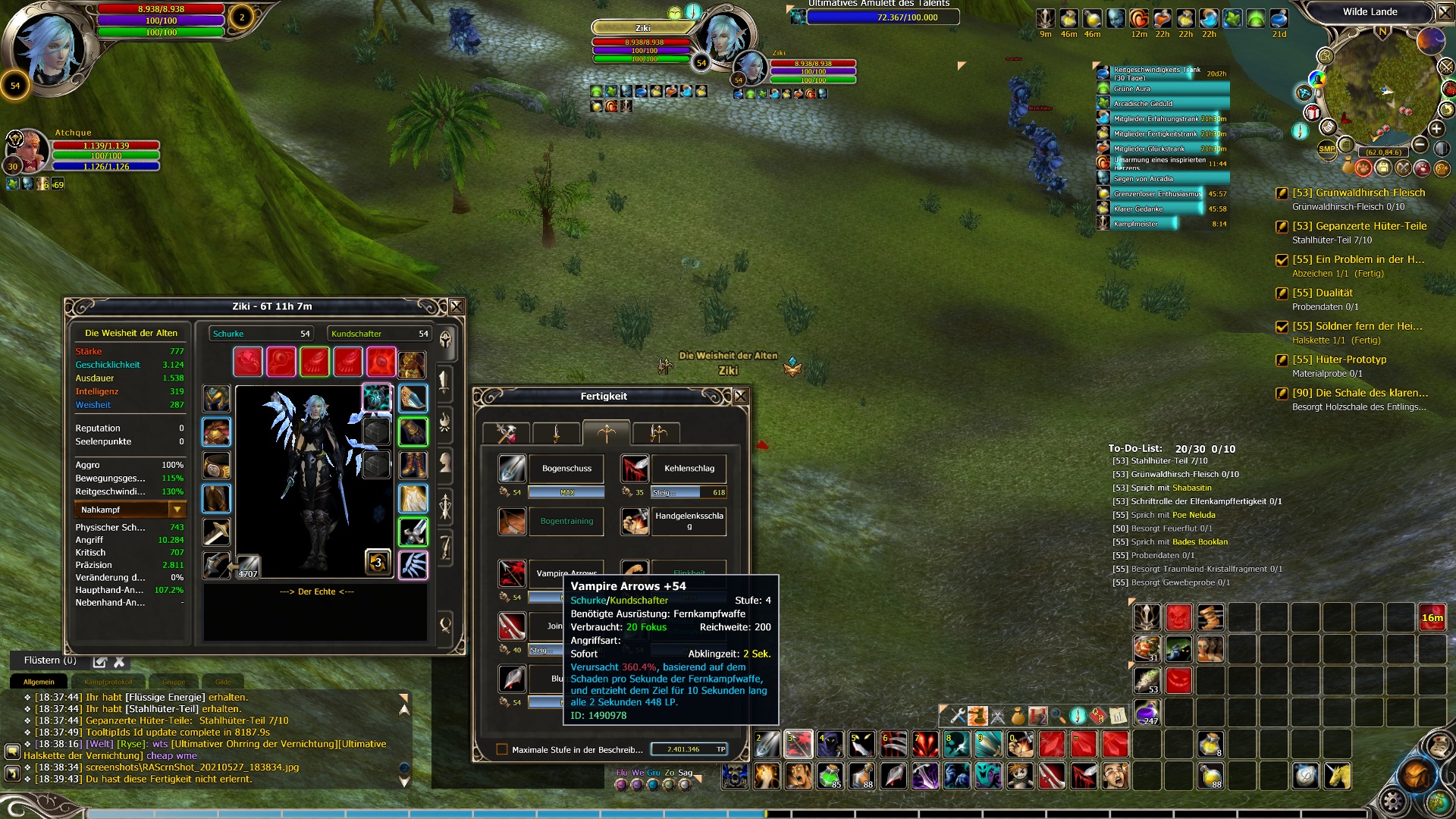Close the Wilde Lande minimap panel
This screenshot has width=1456, height=819.
[x=1445, y=12]
